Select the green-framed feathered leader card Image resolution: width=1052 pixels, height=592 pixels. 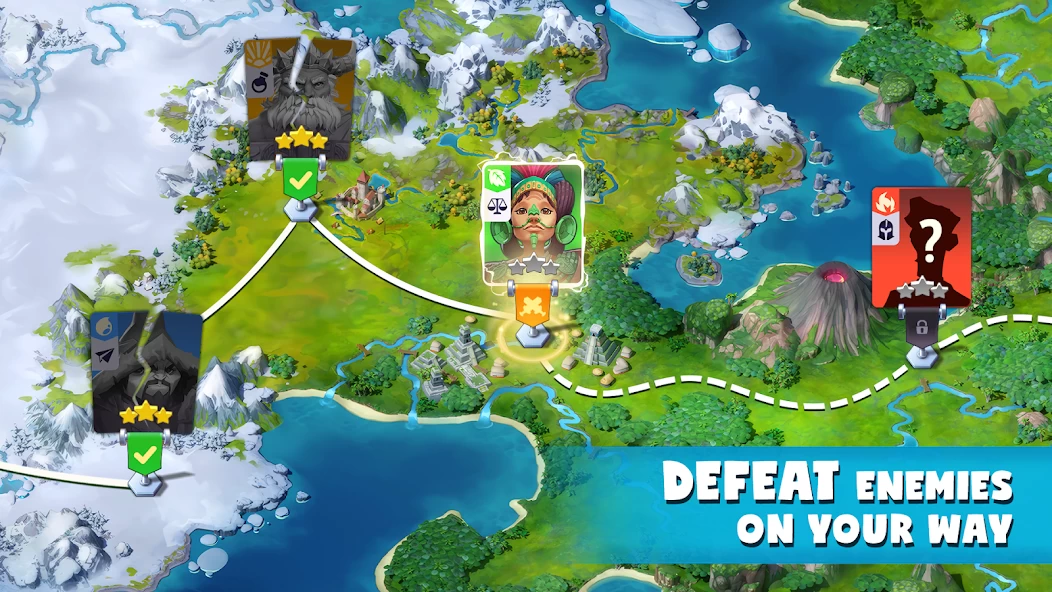pos(533,222)
